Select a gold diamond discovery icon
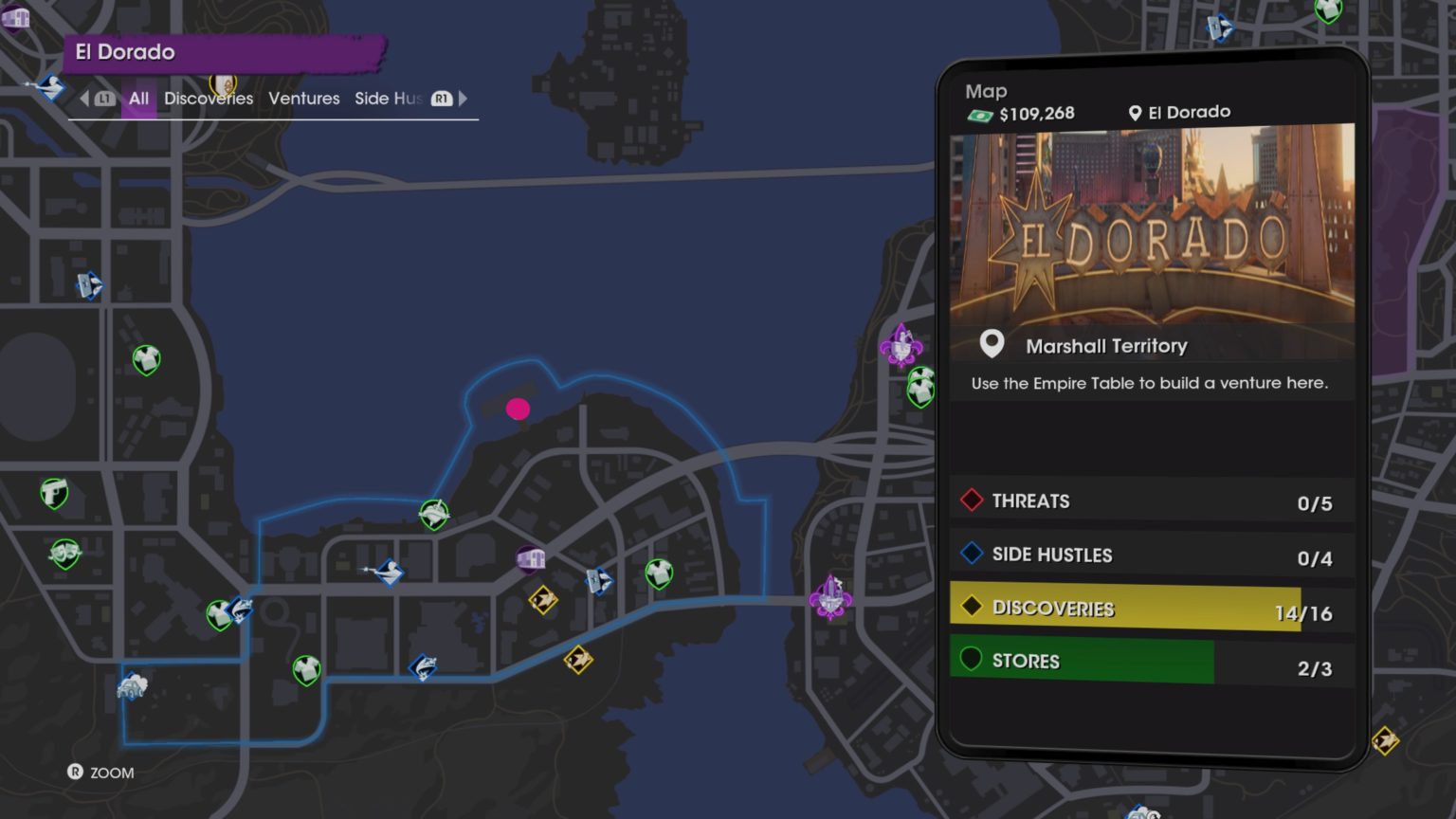1456x819 pixels. coord(543,601)
